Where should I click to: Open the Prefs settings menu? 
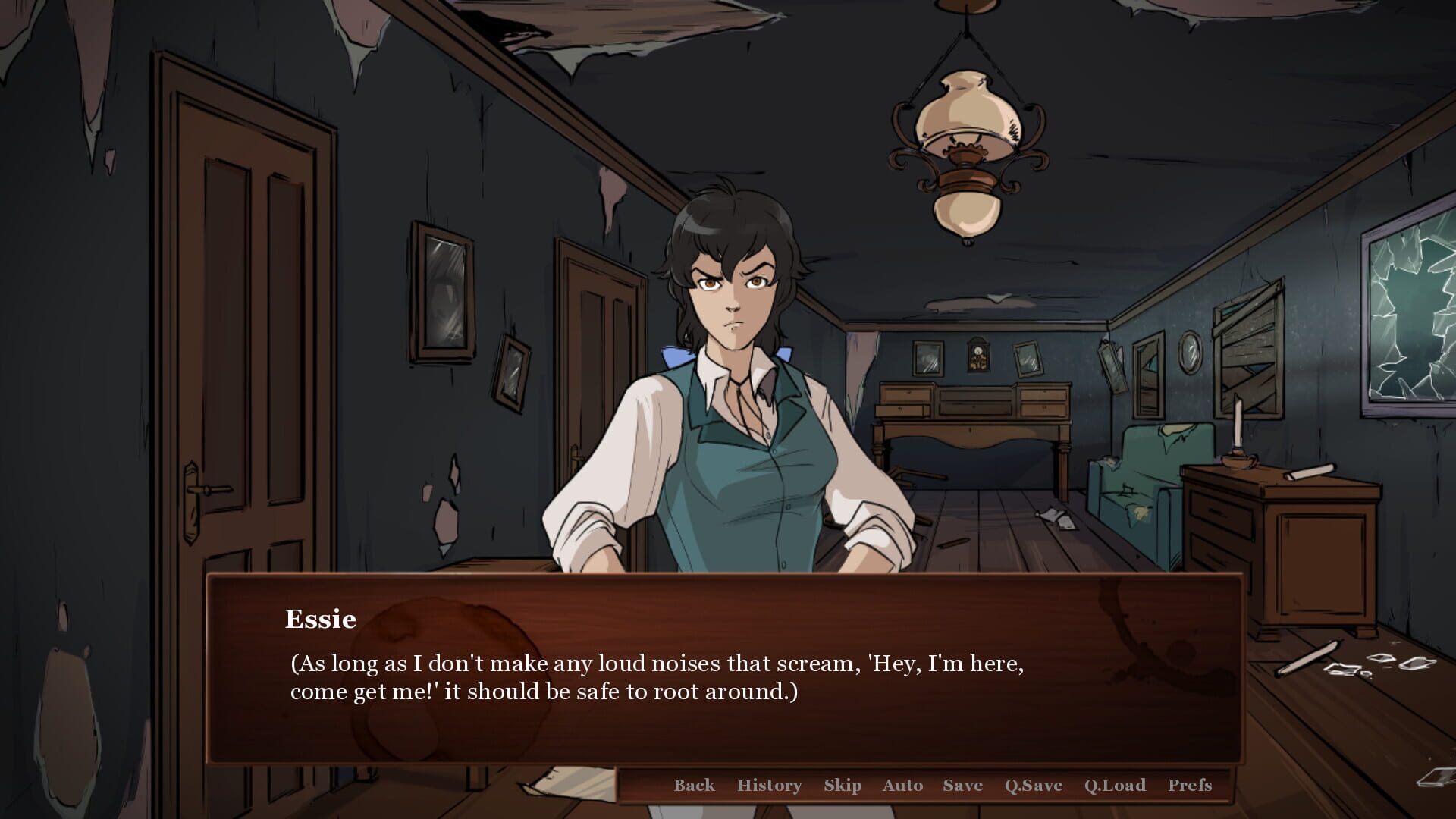tap(1192, 786)
